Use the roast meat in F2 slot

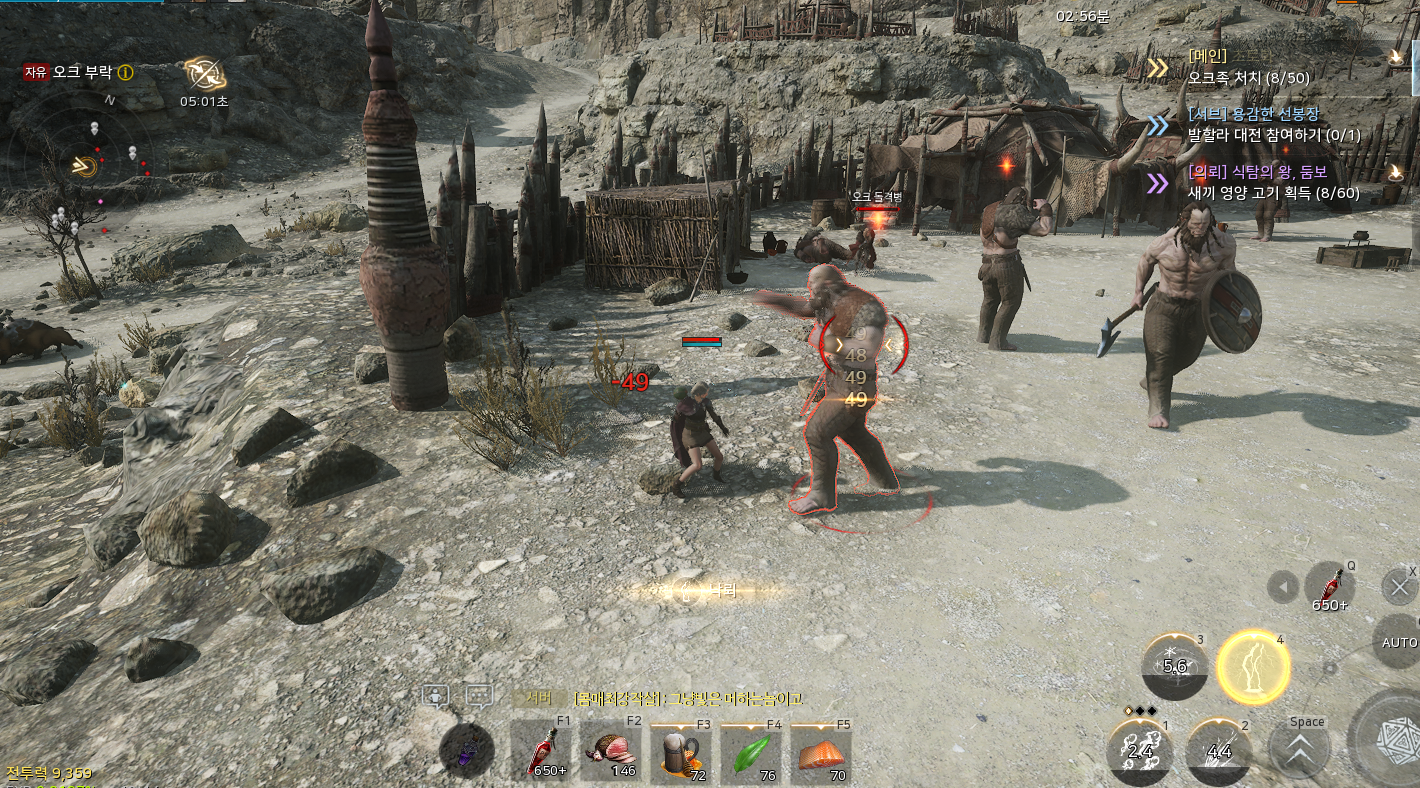point(611,752)
